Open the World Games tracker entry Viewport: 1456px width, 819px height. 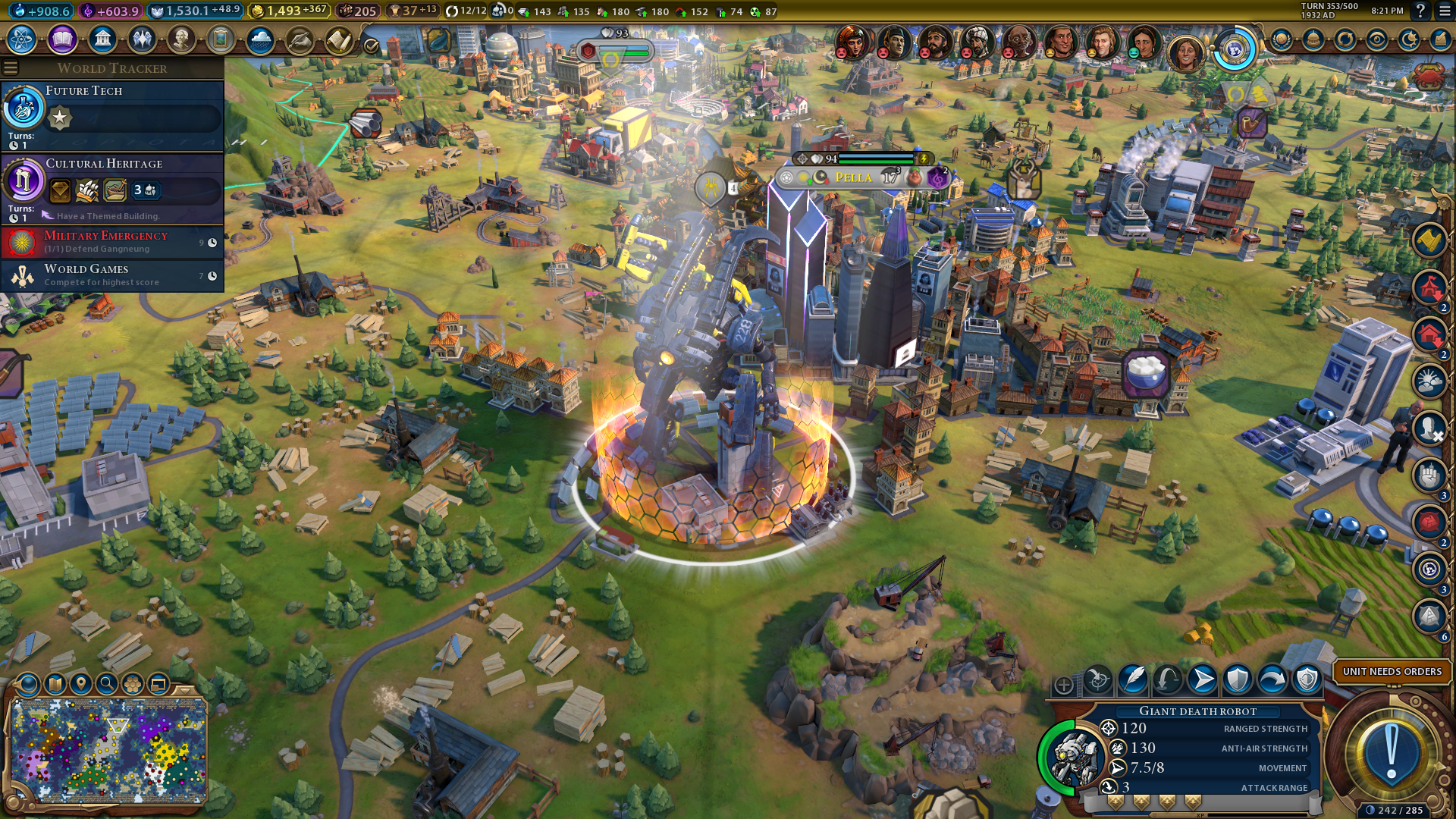(112, 275)
